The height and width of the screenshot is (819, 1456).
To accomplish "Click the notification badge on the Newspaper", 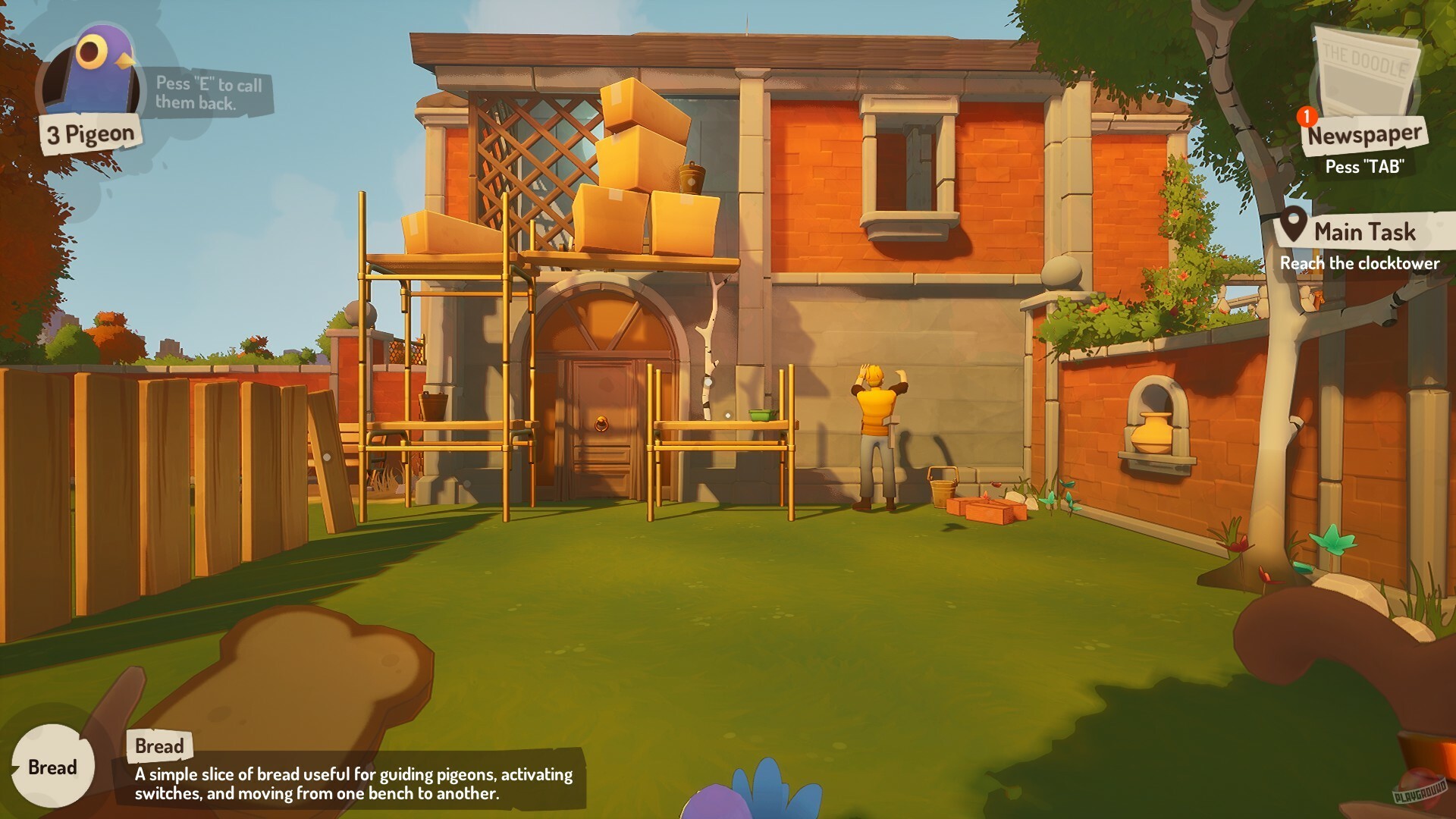I will pos(1306,115).
